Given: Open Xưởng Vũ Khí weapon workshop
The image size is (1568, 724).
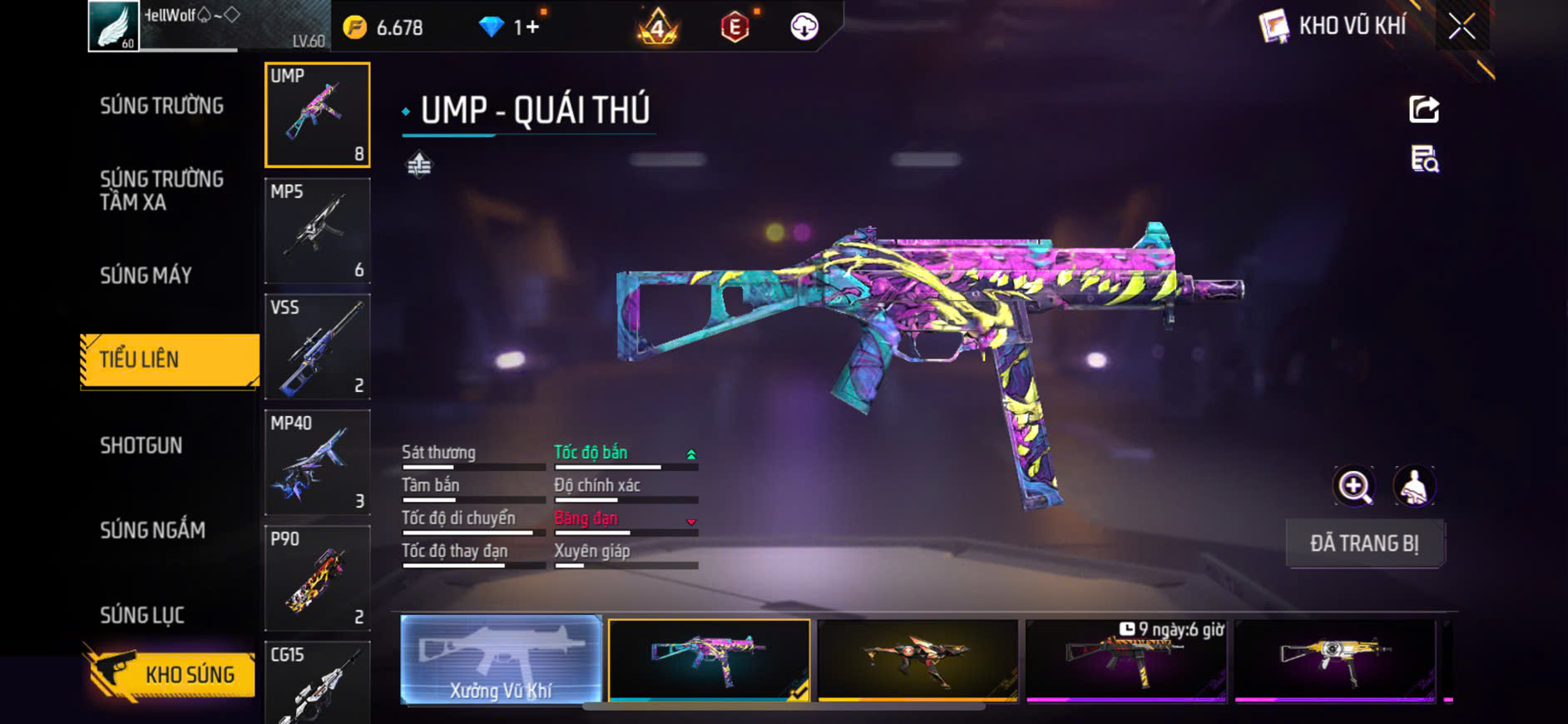Looking at the screenshot, I should 501,660.
